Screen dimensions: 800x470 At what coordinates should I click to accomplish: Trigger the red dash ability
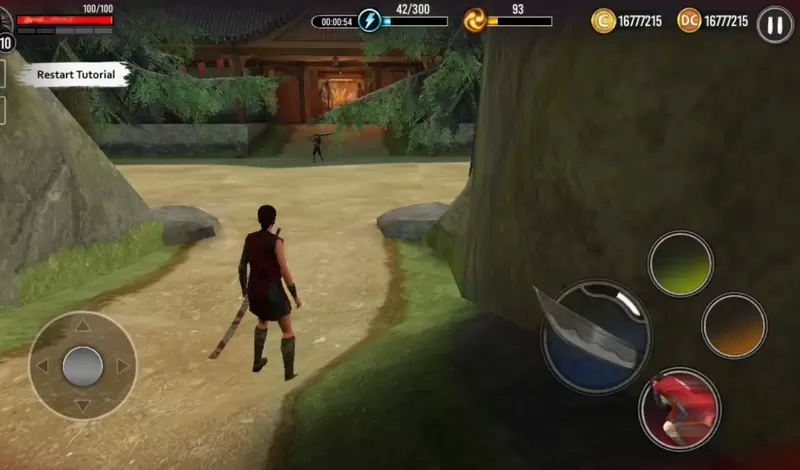point(680,408)
